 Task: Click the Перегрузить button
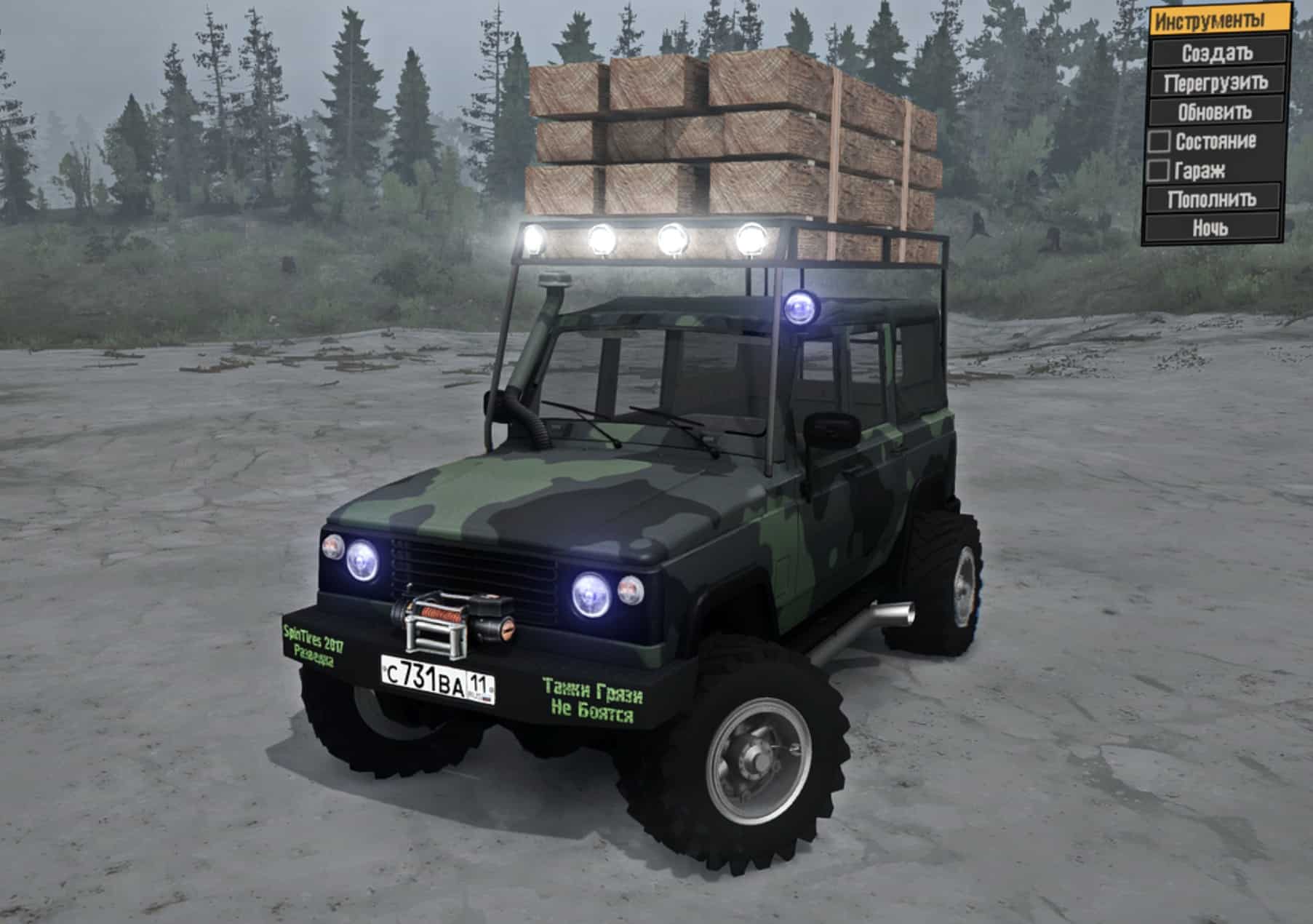pos(1218,83)
